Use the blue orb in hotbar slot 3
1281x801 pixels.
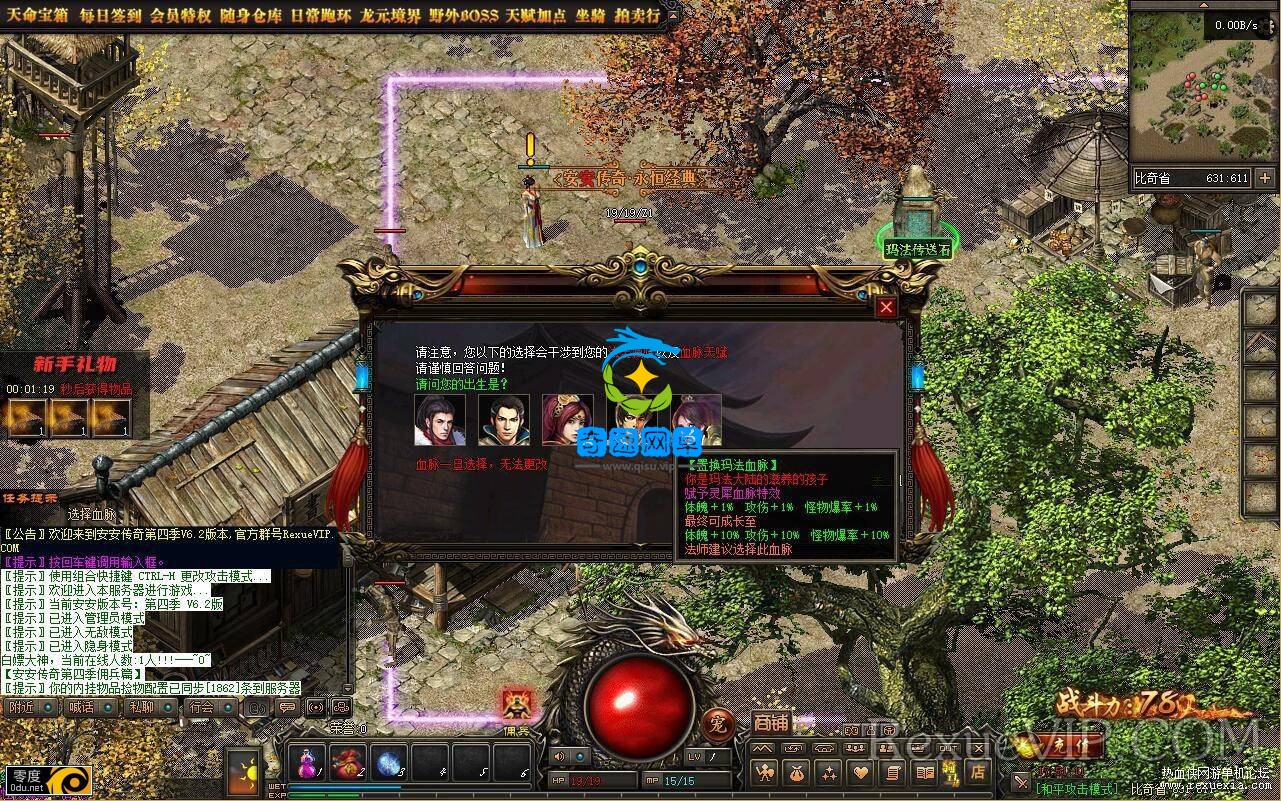click(x=389, y=764)
